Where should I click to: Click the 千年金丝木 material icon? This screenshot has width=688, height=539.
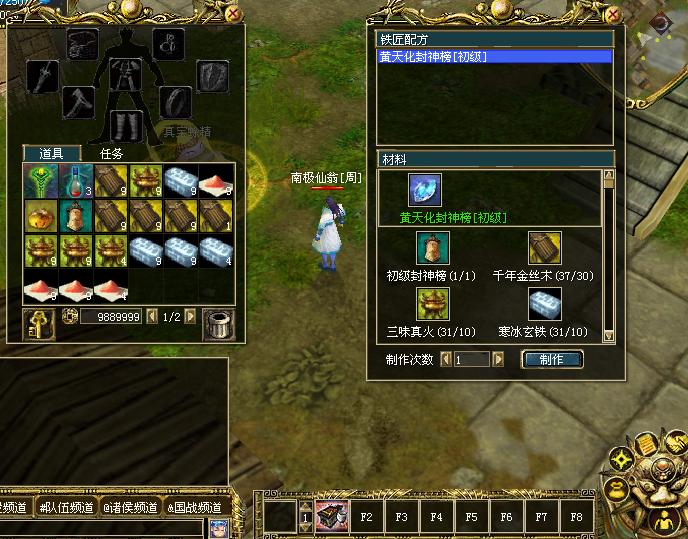click(x=544, y=248)
